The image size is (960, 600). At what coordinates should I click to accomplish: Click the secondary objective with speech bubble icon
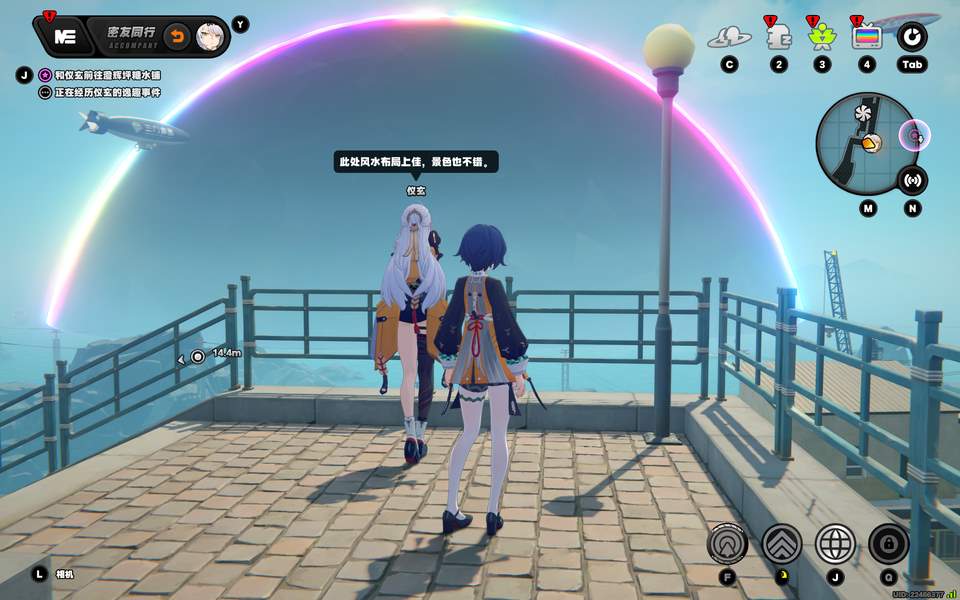tap(100, 92)
